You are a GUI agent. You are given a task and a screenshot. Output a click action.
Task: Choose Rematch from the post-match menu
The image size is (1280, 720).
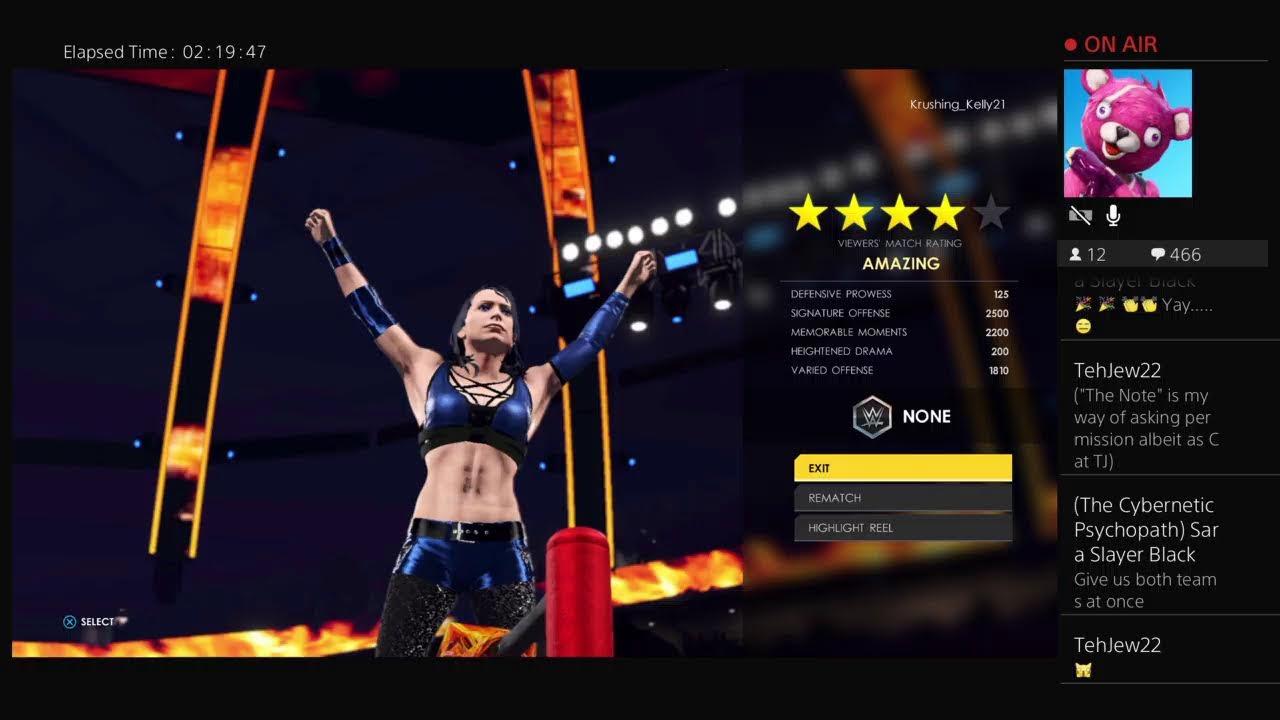click(x=902, y=498)
